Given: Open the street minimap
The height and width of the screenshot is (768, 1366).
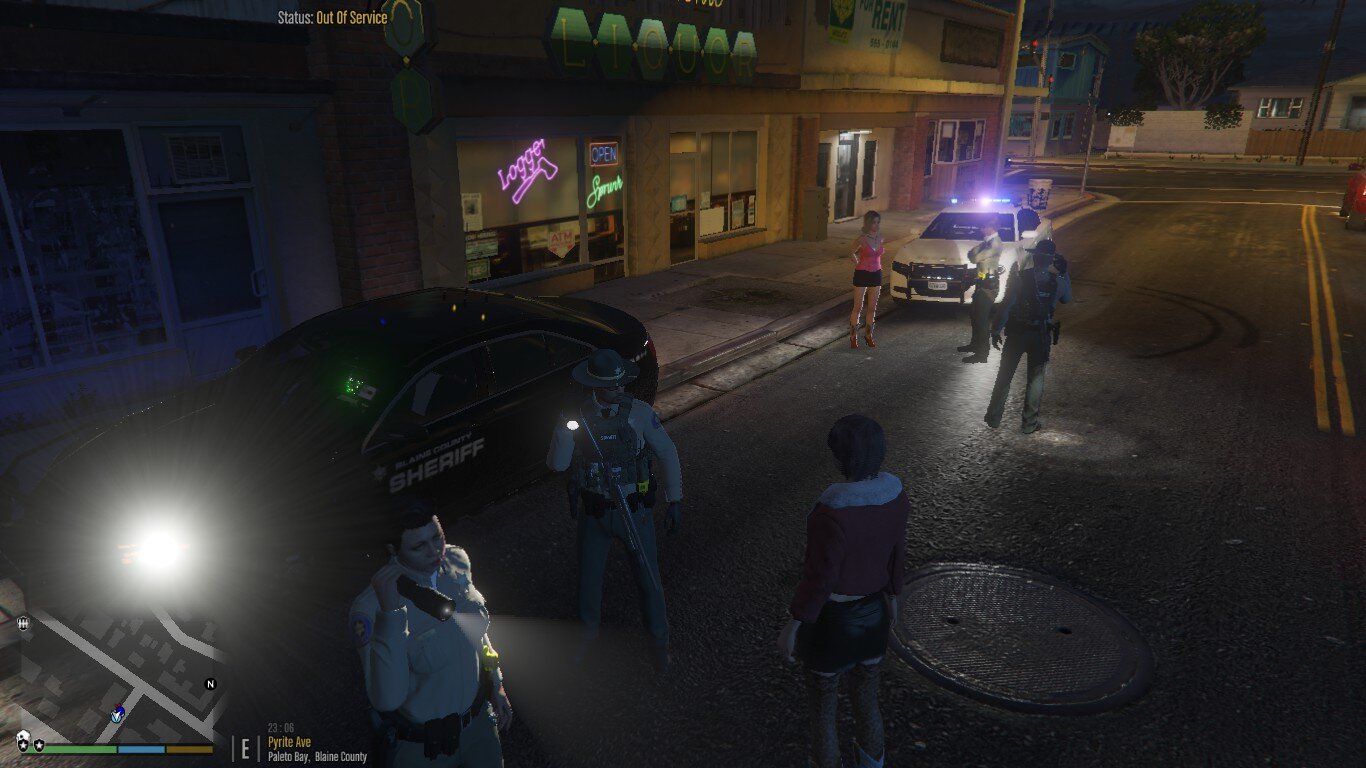Looking at the screenshot, I should 118,672.
